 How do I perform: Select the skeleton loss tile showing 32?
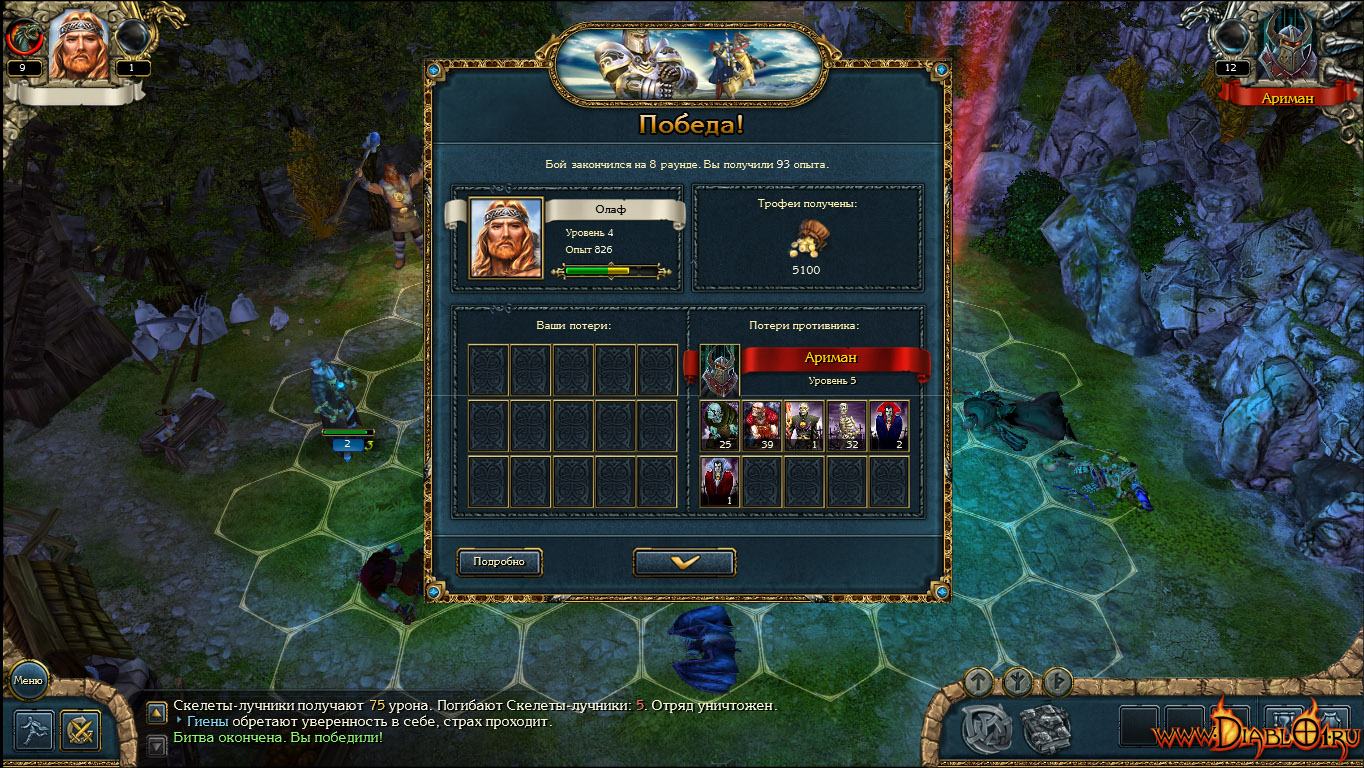(x=847, y=426)
